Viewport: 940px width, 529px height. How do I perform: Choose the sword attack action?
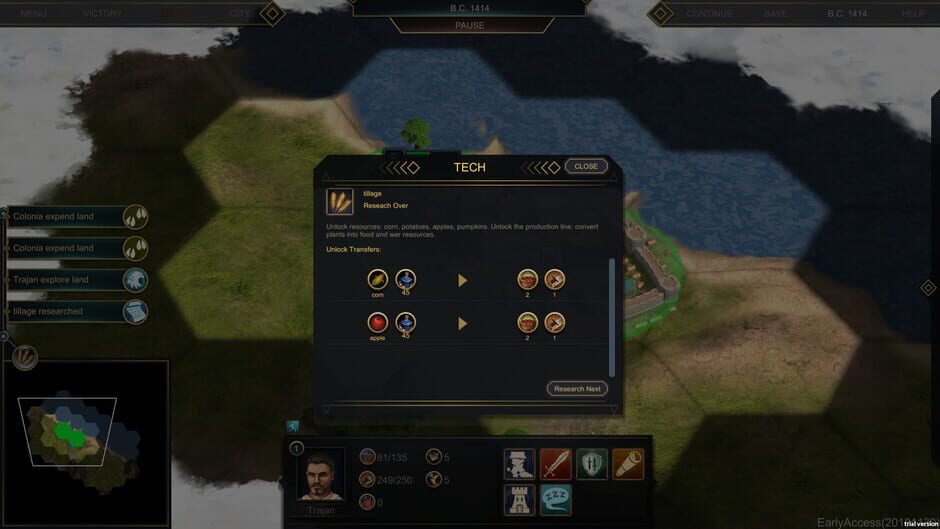click(x=556, y=464)
